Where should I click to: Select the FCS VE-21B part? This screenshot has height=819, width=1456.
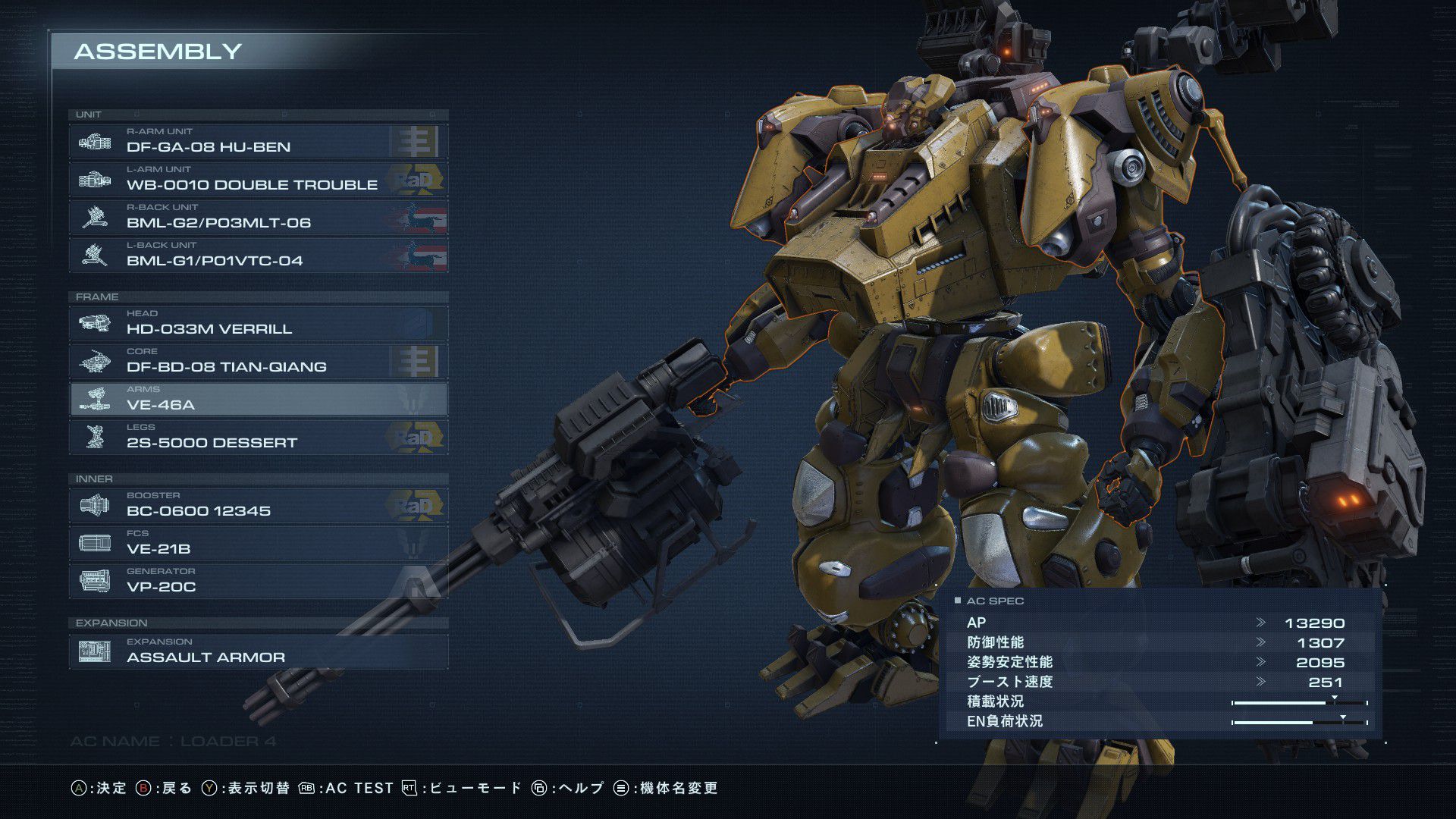click(x=258, y=543)
